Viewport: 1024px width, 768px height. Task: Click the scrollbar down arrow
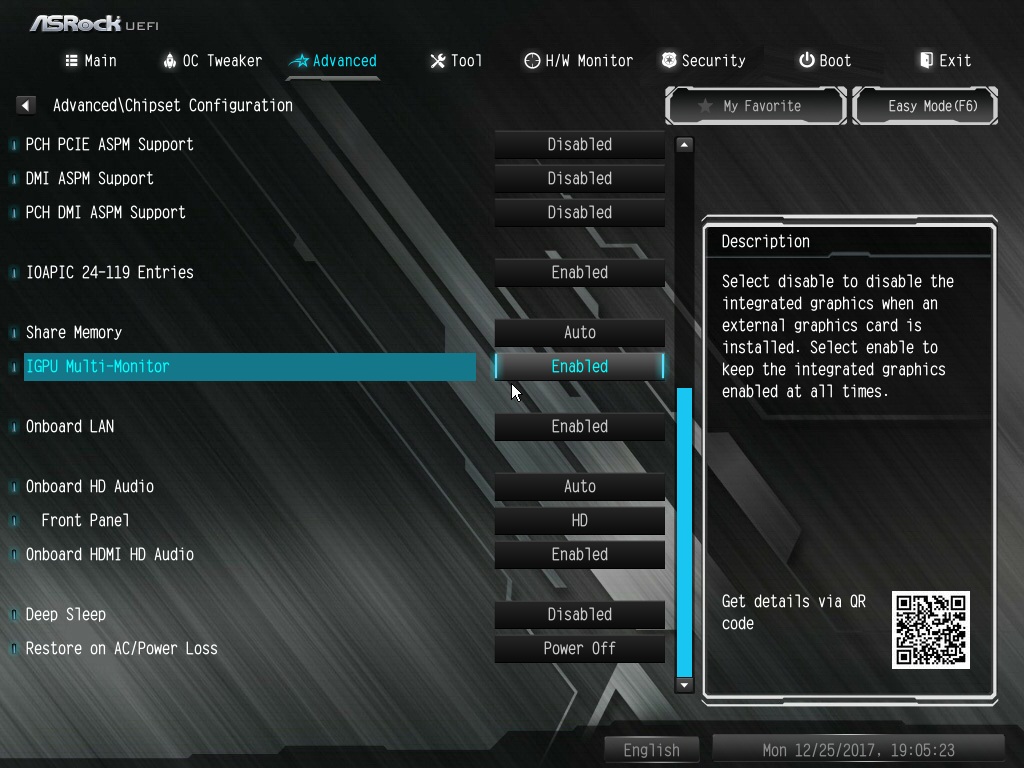(x=685, y=685)
